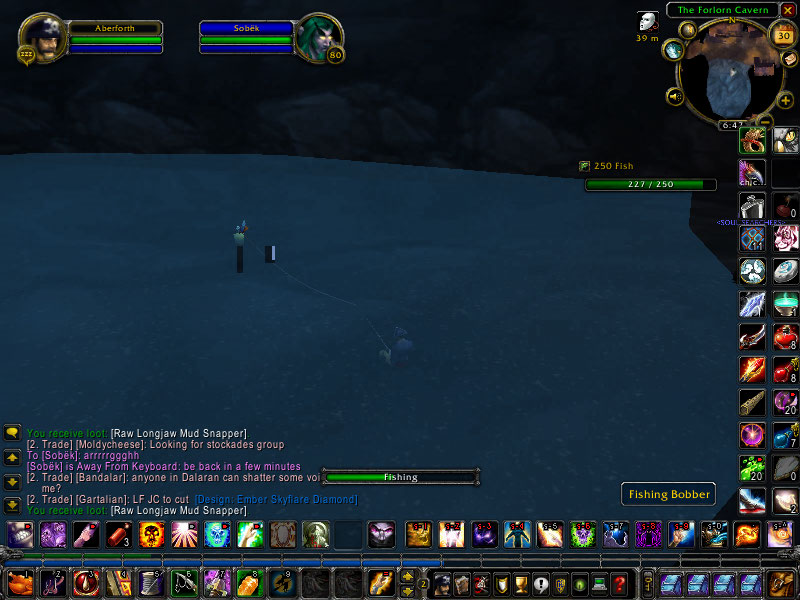Toggle the speaker sound button beside the minimap

tap(675, 97)
